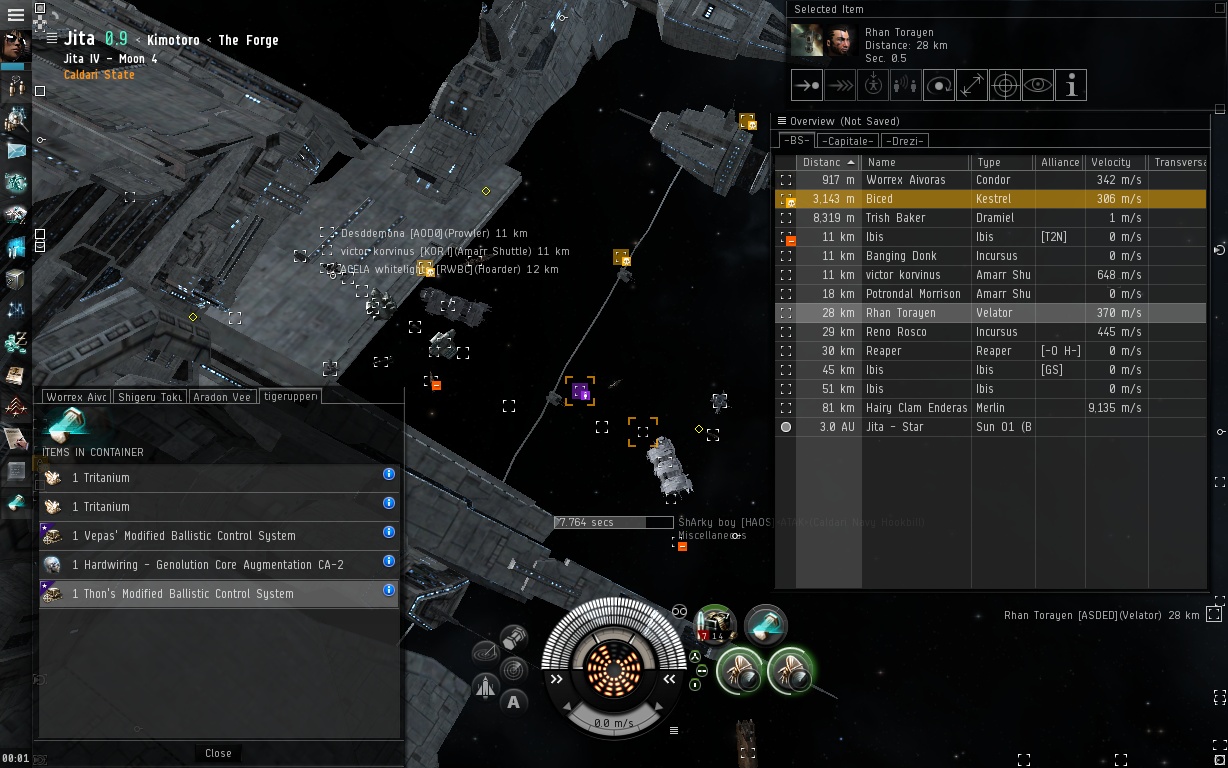Show info for the selected item

point(1071,86)
